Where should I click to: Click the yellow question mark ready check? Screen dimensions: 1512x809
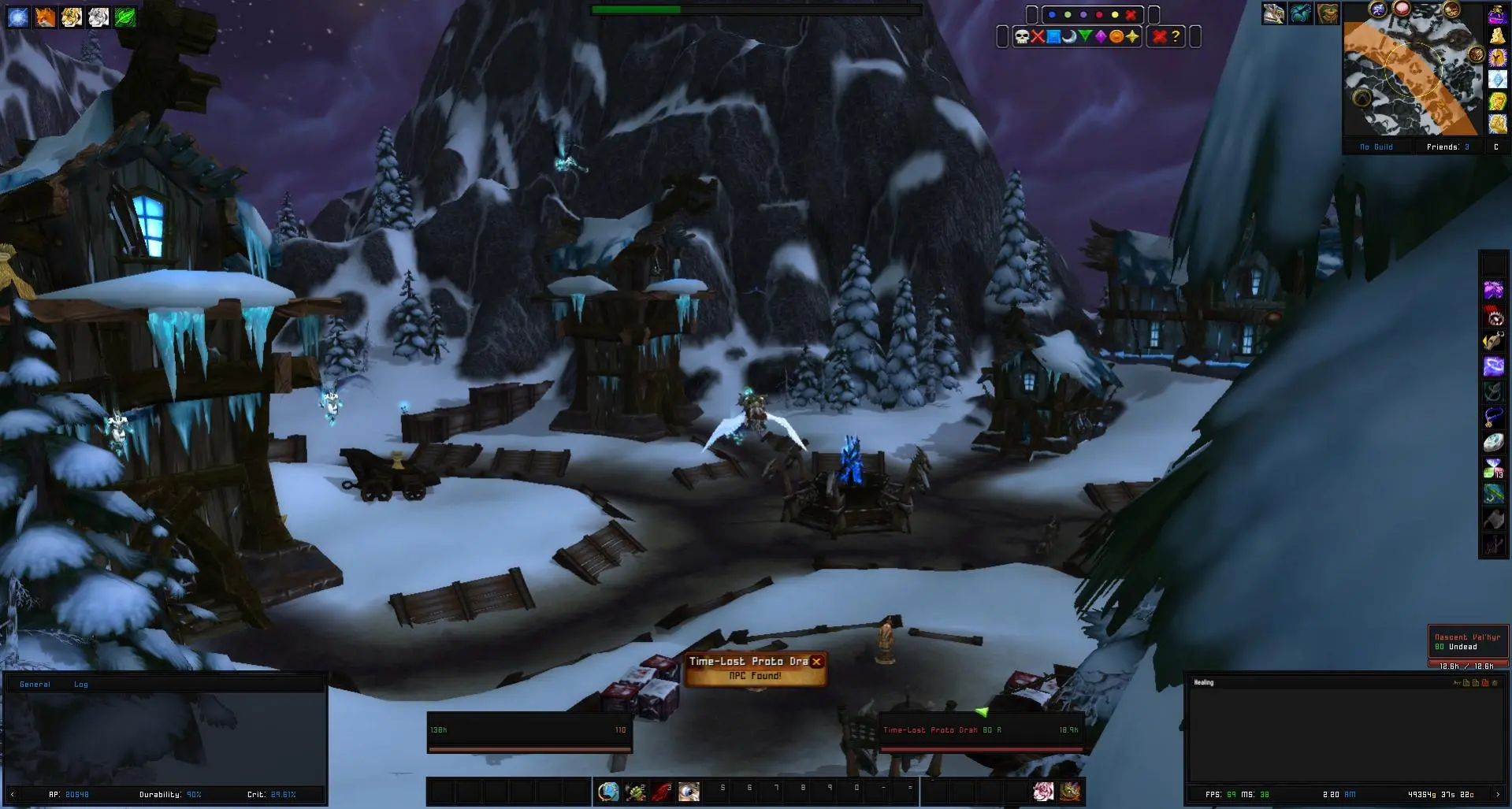click(1176, 36)
